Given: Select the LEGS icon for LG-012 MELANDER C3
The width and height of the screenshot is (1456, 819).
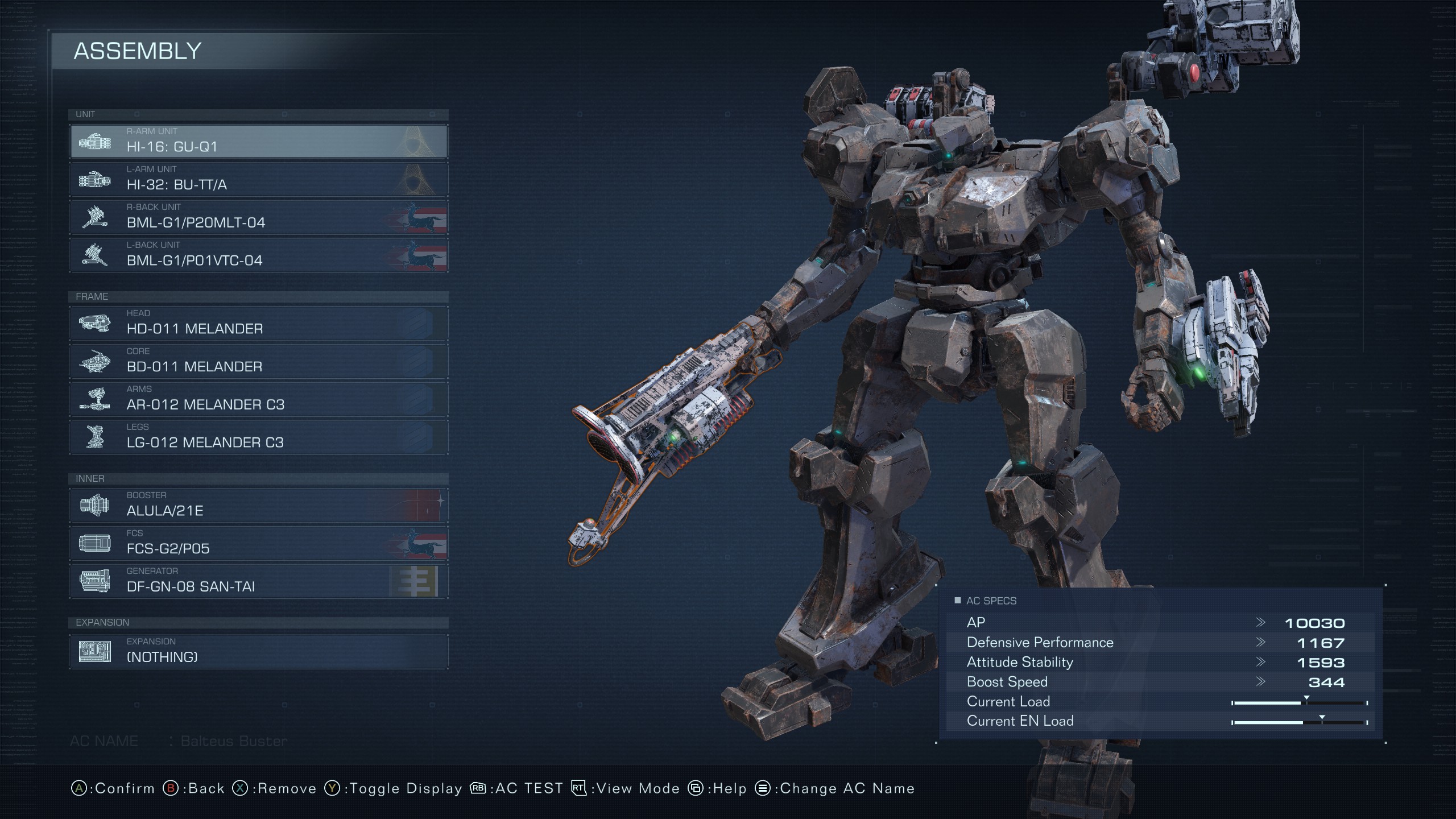Looking at the screenshot, I should (x=97, y=437).
